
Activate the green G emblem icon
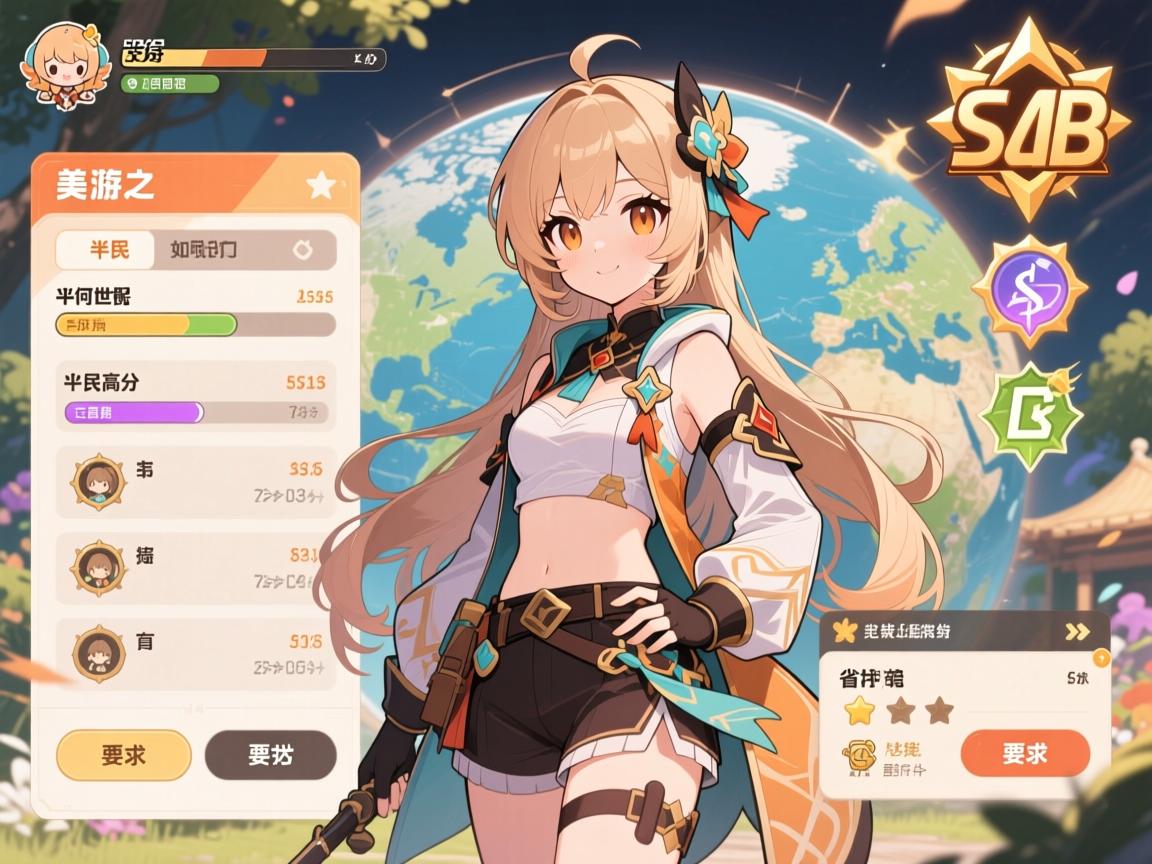(1030, 418)
